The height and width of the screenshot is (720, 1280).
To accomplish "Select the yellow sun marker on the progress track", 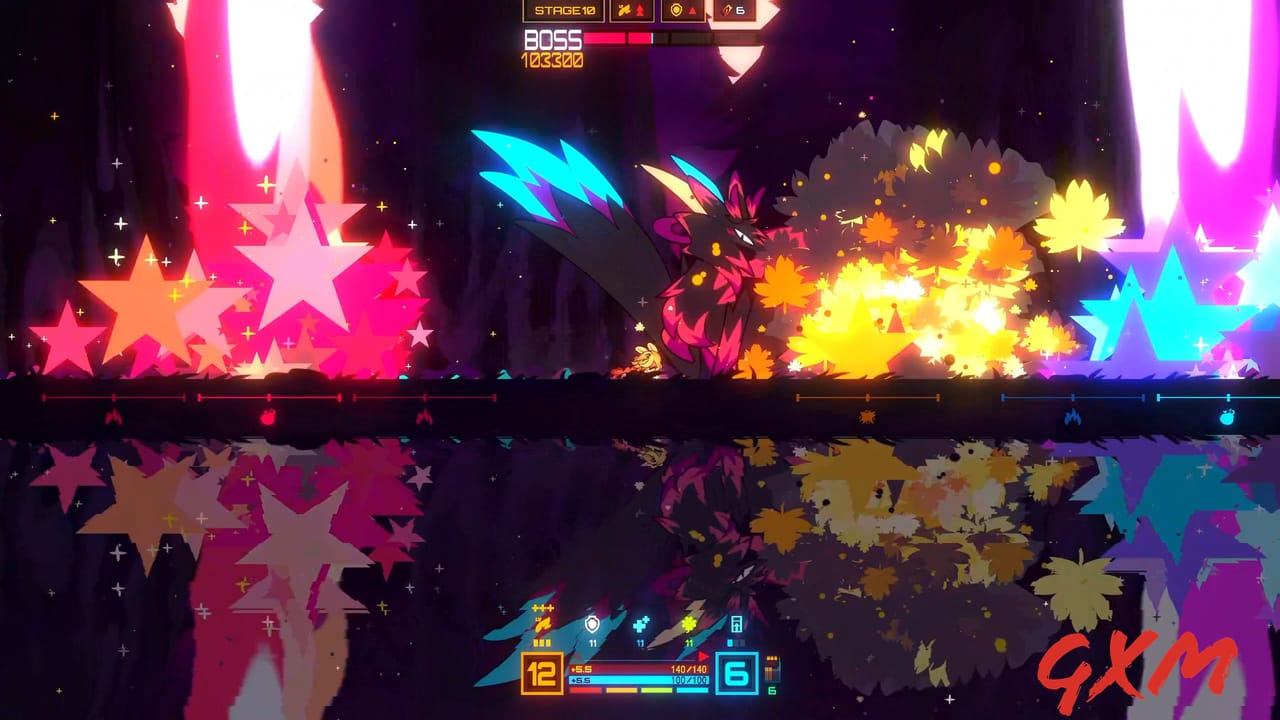I will (x=865, y=416).
